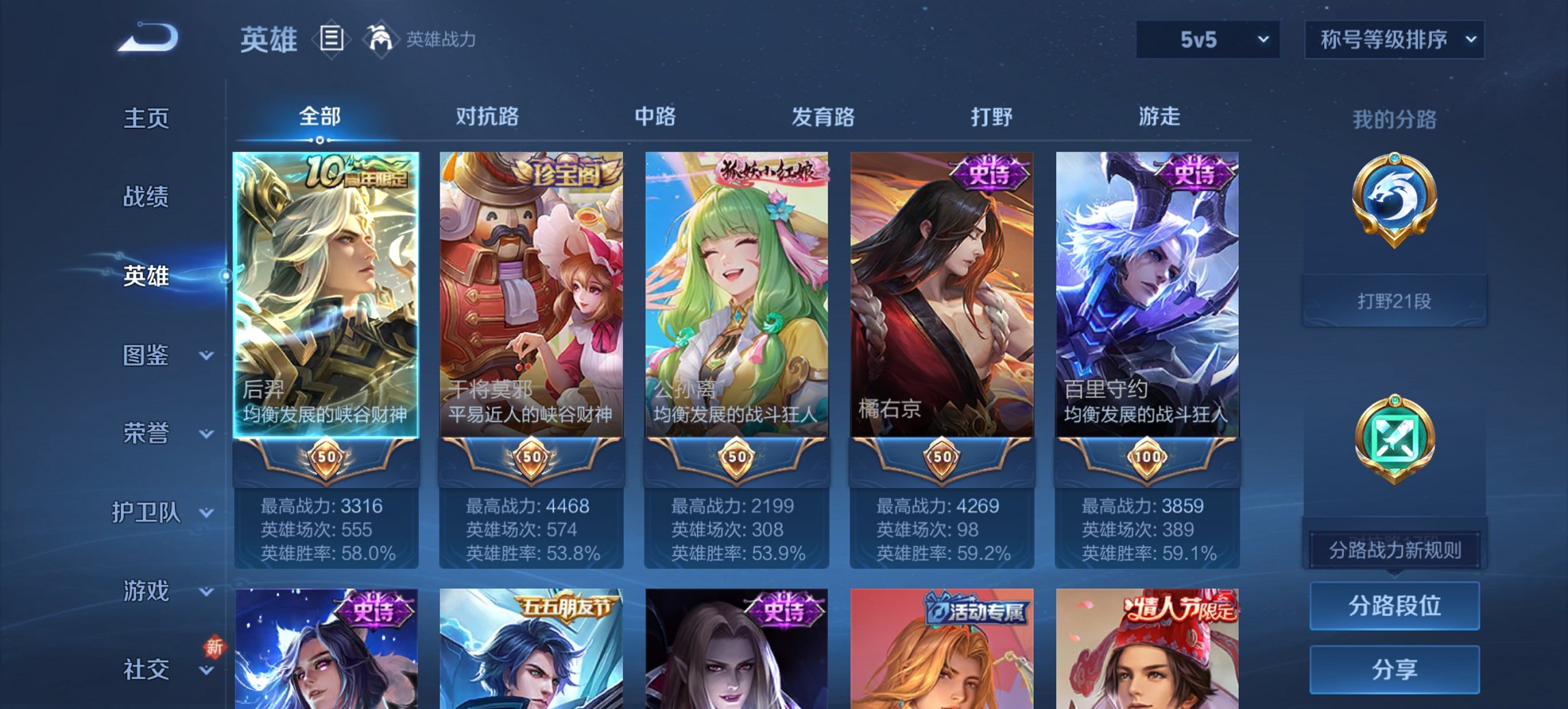Click the 分路段位 button
The height and width of the screenshot is (709, 1568).
coord(1394,606)
